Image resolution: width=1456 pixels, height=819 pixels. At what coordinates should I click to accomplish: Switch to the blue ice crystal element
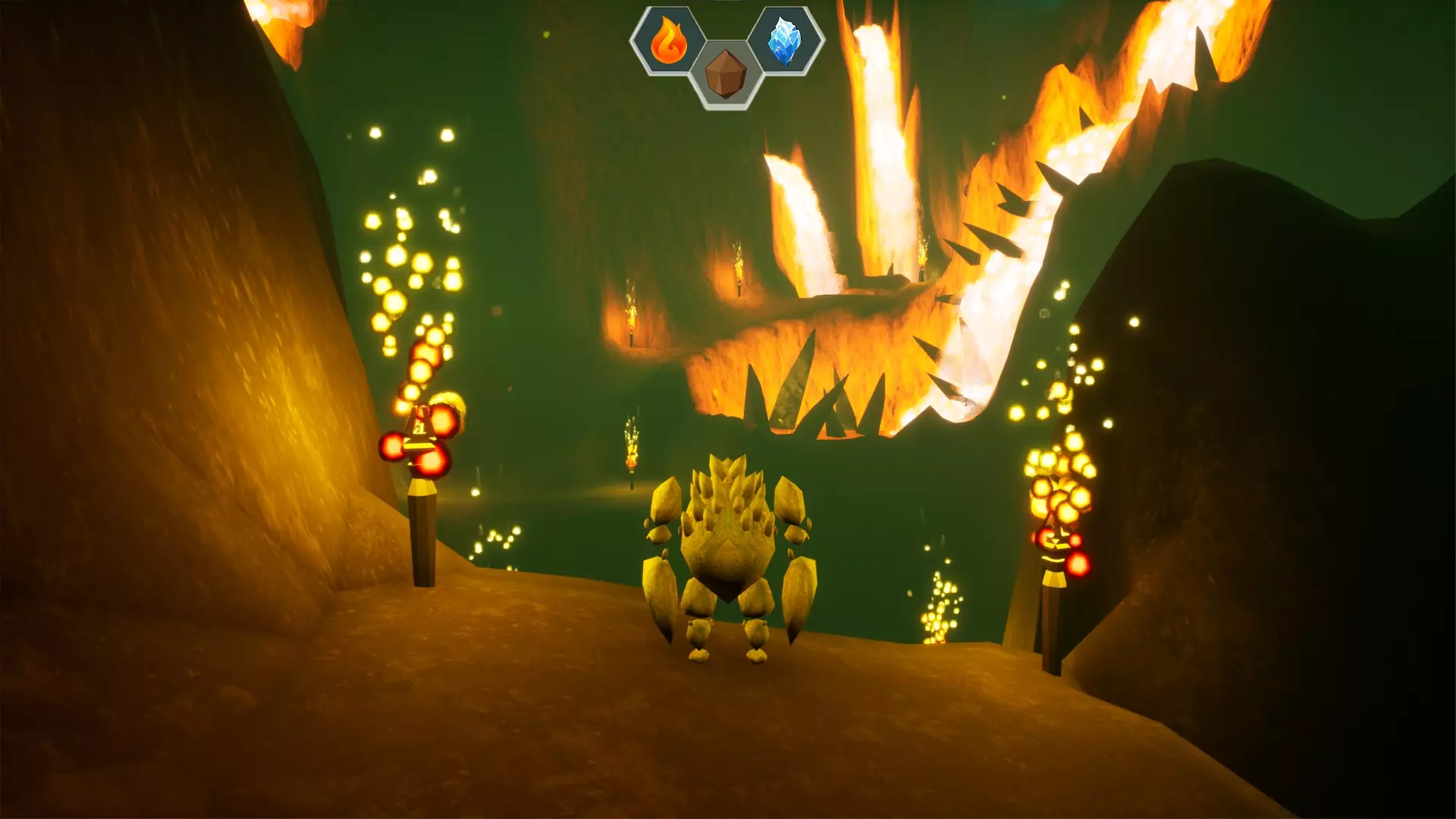[x=785, y=41]
